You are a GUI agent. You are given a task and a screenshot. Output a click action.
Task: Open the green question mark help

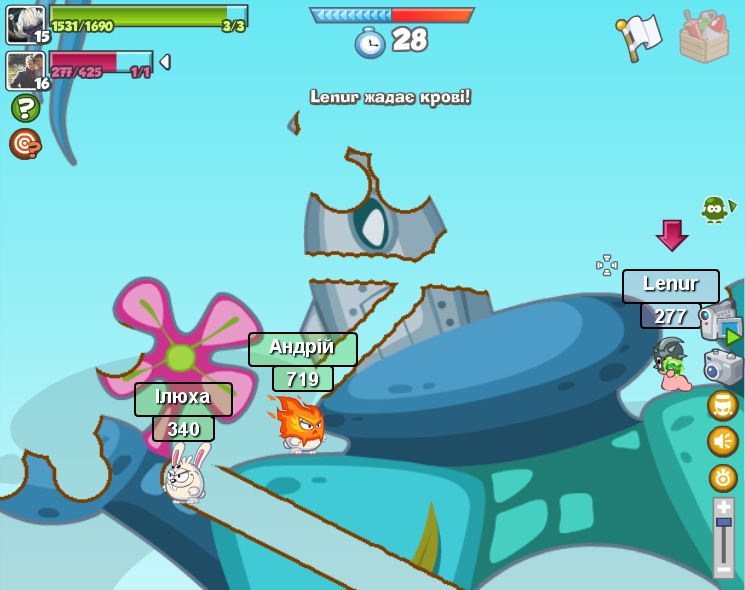coord(25,108)
